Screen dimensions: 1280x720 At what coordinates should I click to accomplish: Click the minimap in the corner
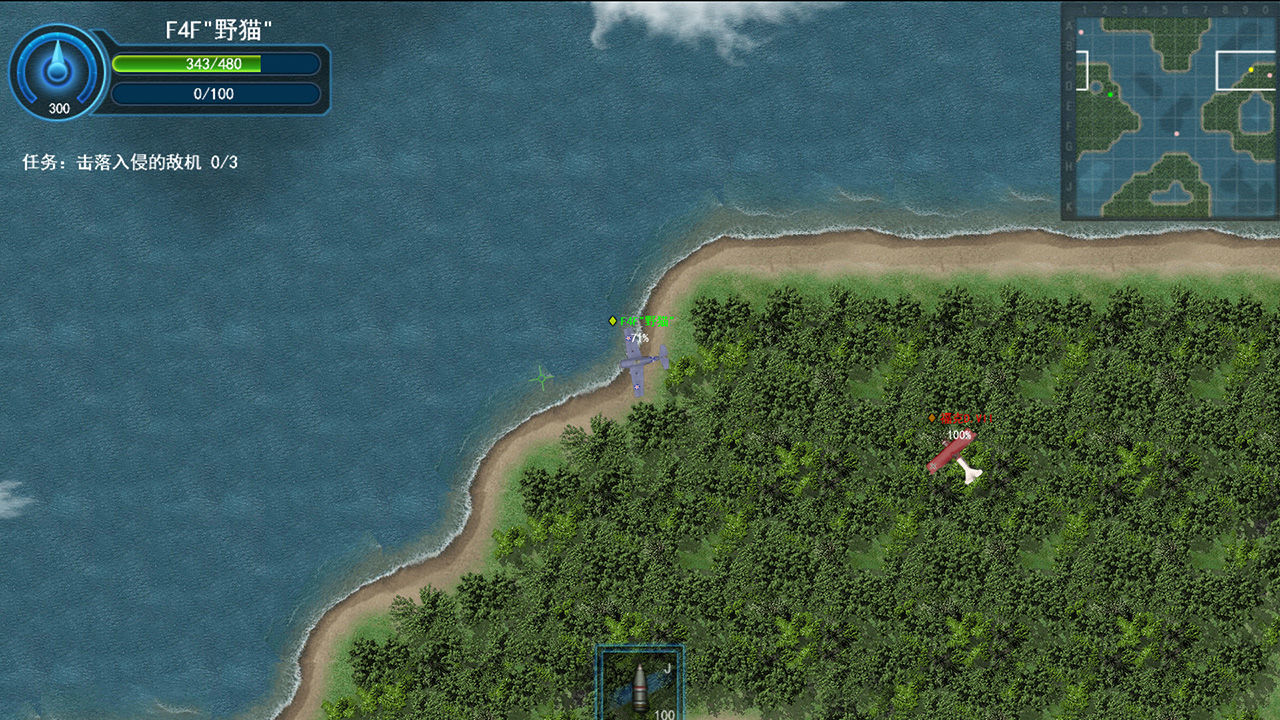[1170, 110]
